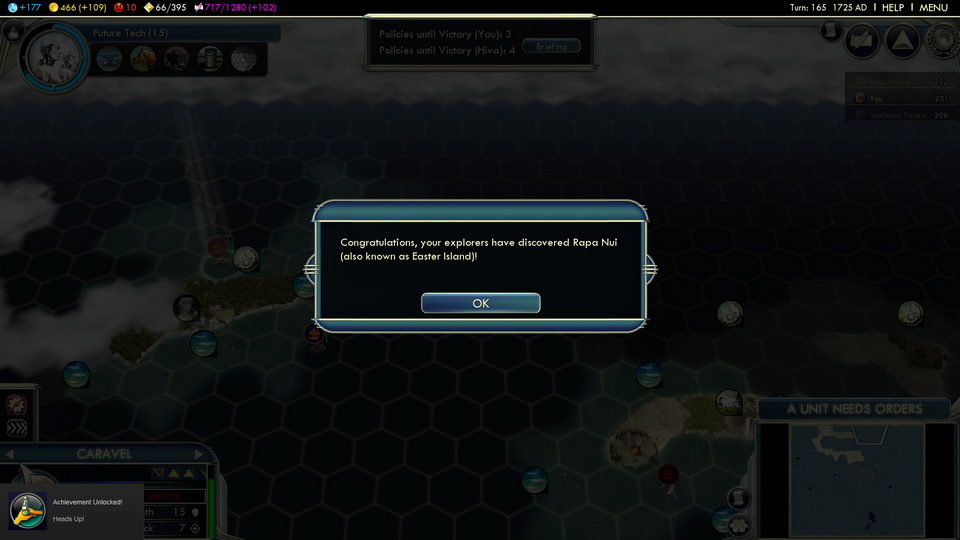Select the previous unit with left arrow

point(8,454)
